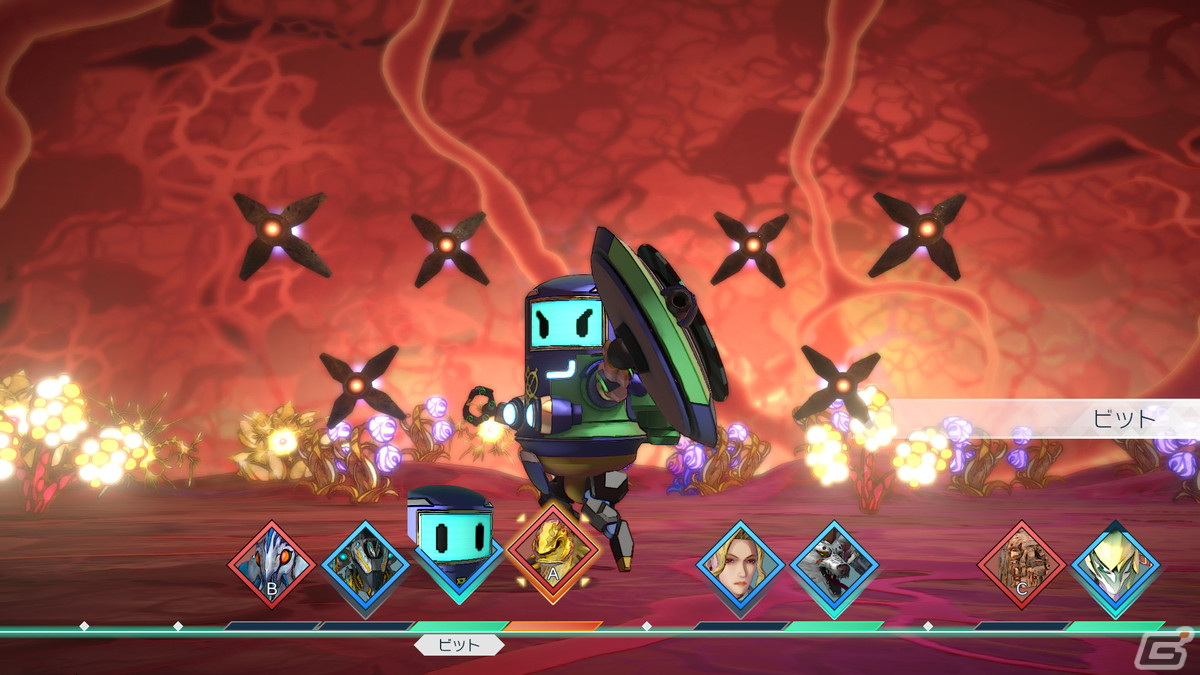Viewport: 1200px width, 675px height.
Task: Select the ビット action banner on right
Action: point(1045,418)
